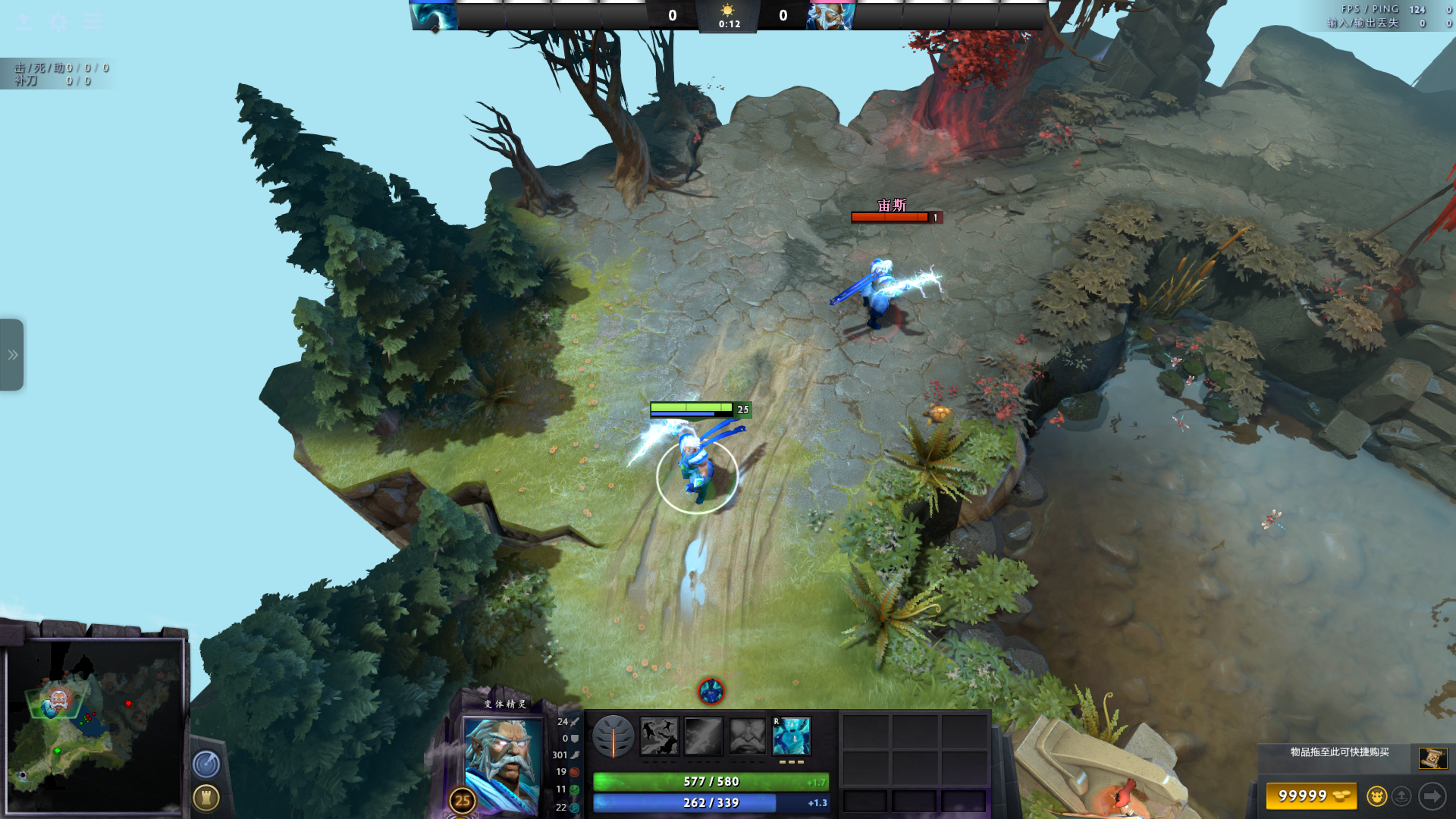Activate the Morph Replicate R ability
This screenshot has width=1456, height=819.
coord(792,736)
